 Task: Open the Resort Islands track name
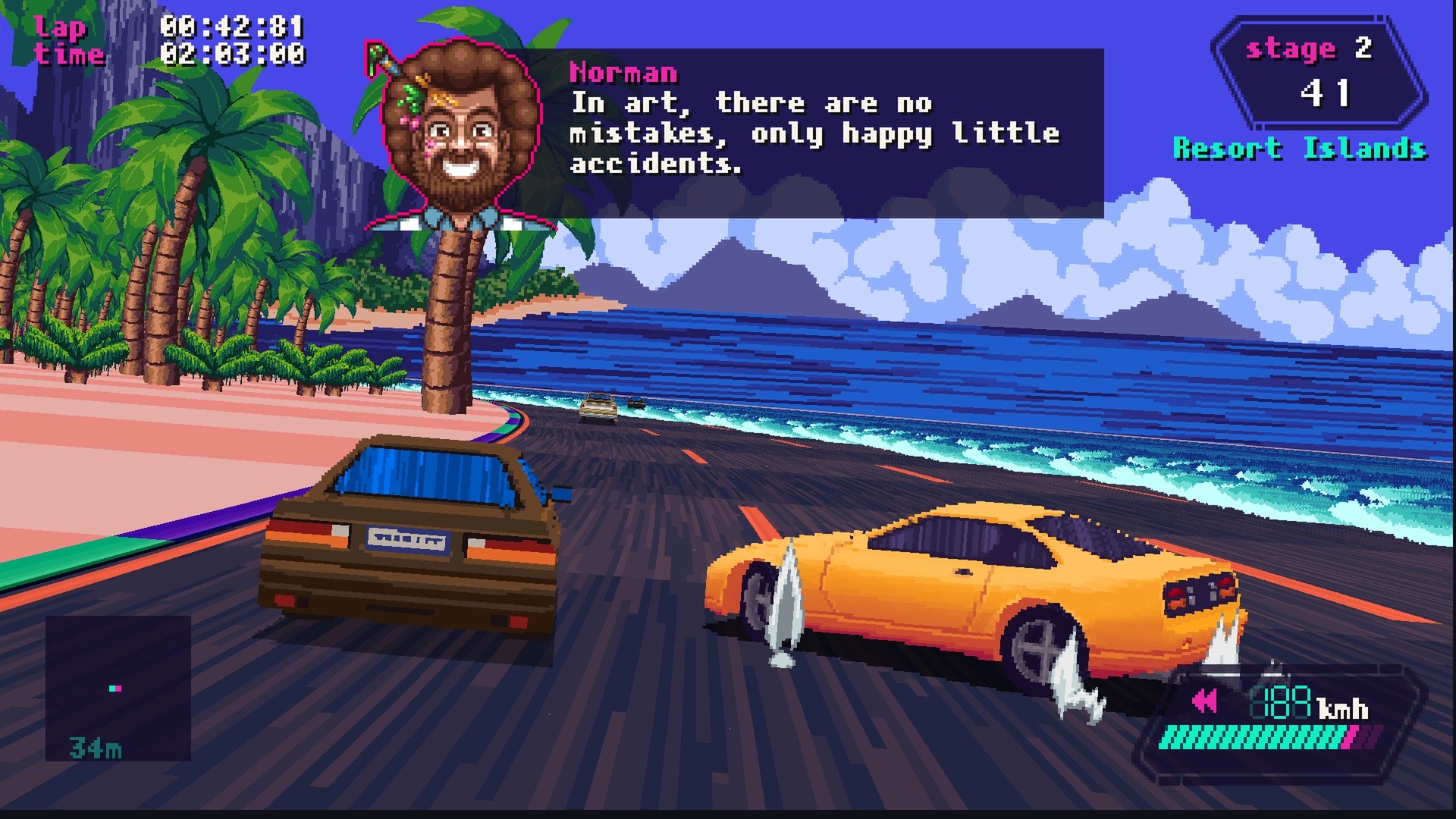(x=1298, y=148)
